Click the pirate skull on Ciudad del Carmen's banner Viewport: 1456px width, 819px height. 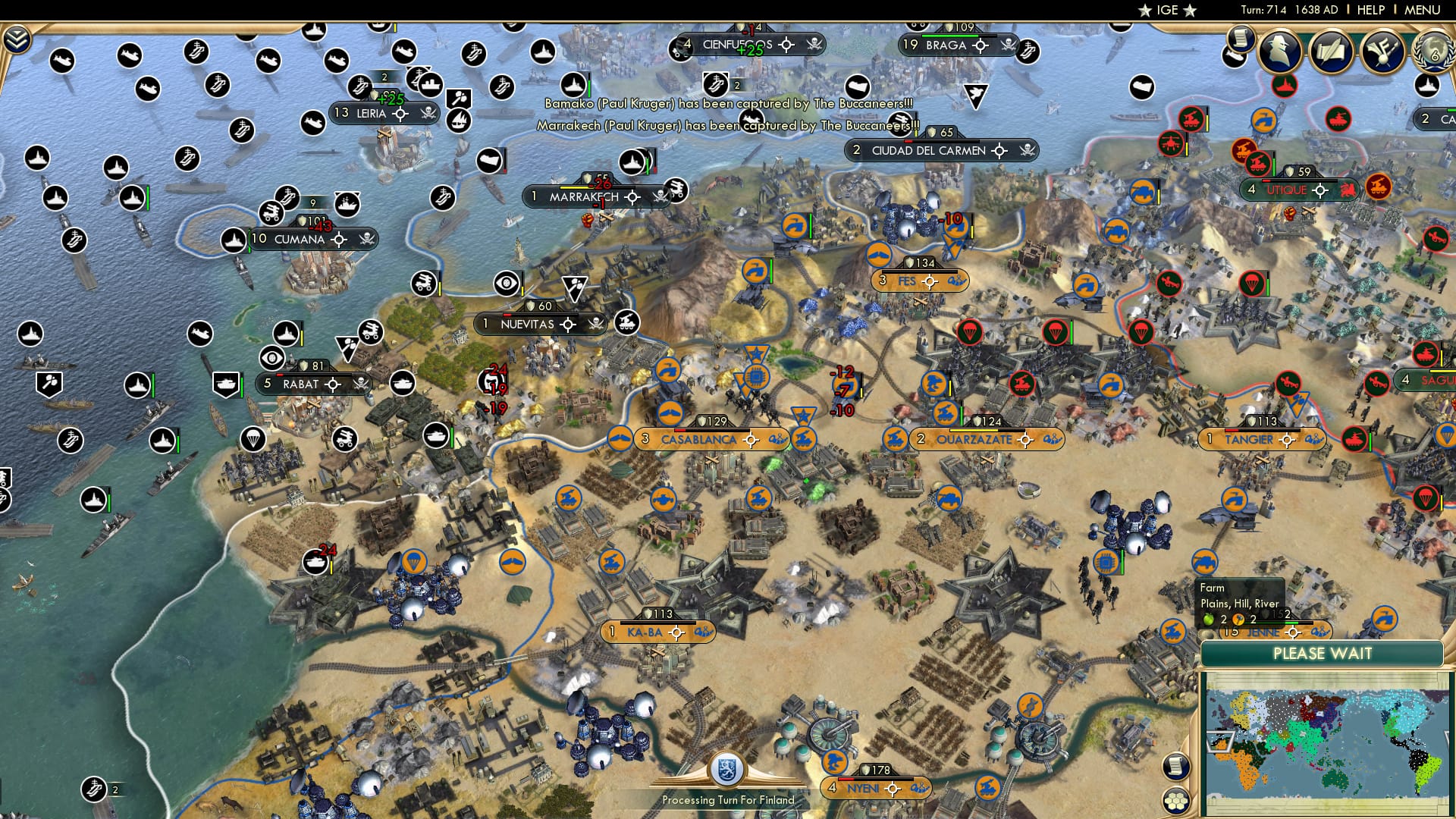(x=1025, y=150)
